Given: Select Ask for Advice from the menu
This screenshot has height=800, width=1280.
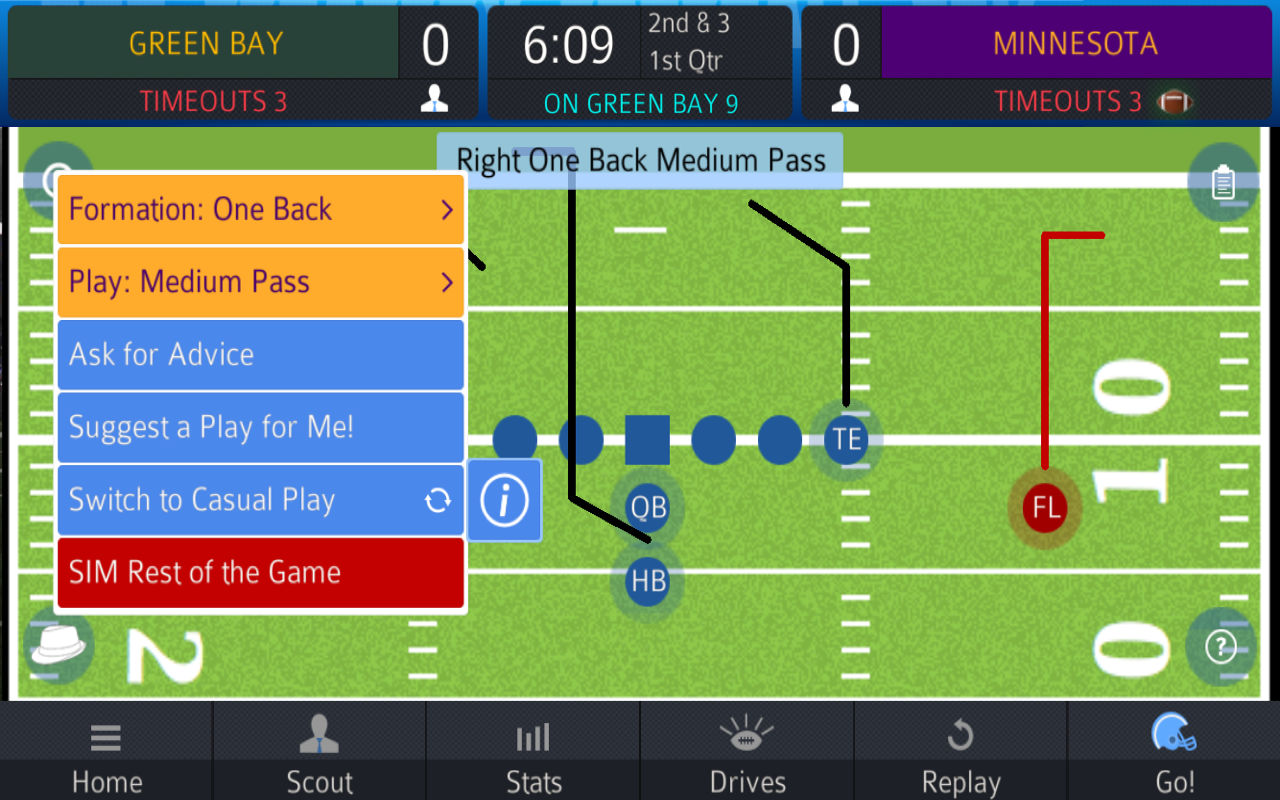Looking at the screenshot, I should coord(260,354).
